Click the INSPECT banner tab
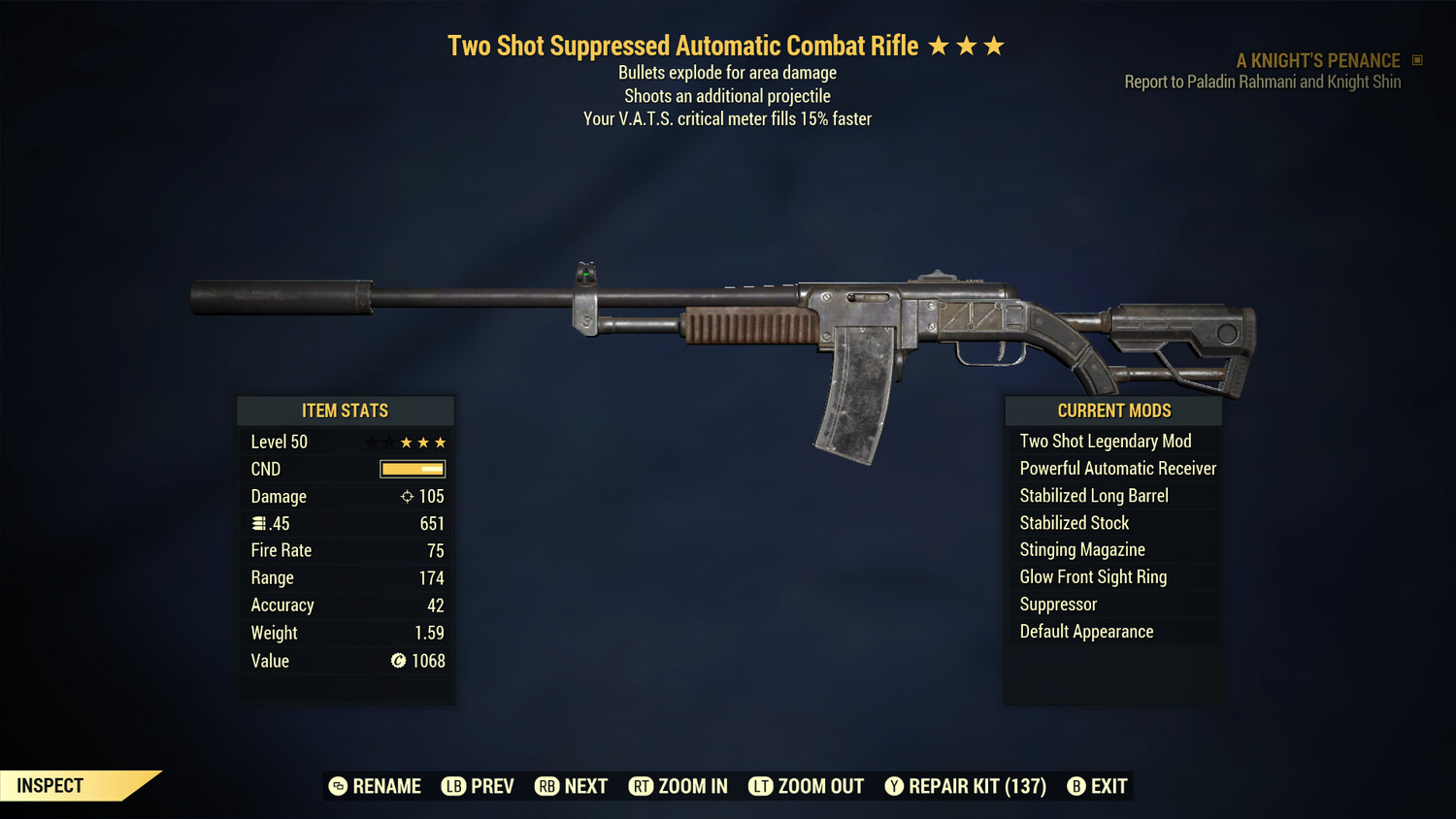Viewport: 1456px width, 819px height. click(49, 785)
